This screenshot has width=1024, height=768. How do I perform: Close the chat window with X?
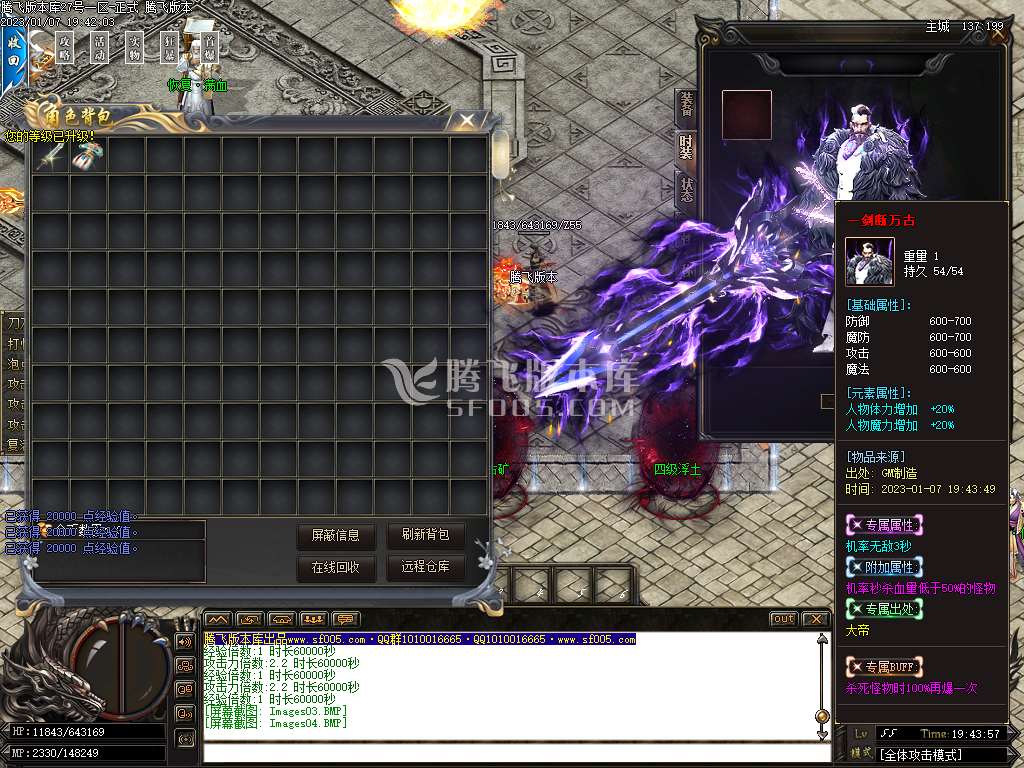815,619
